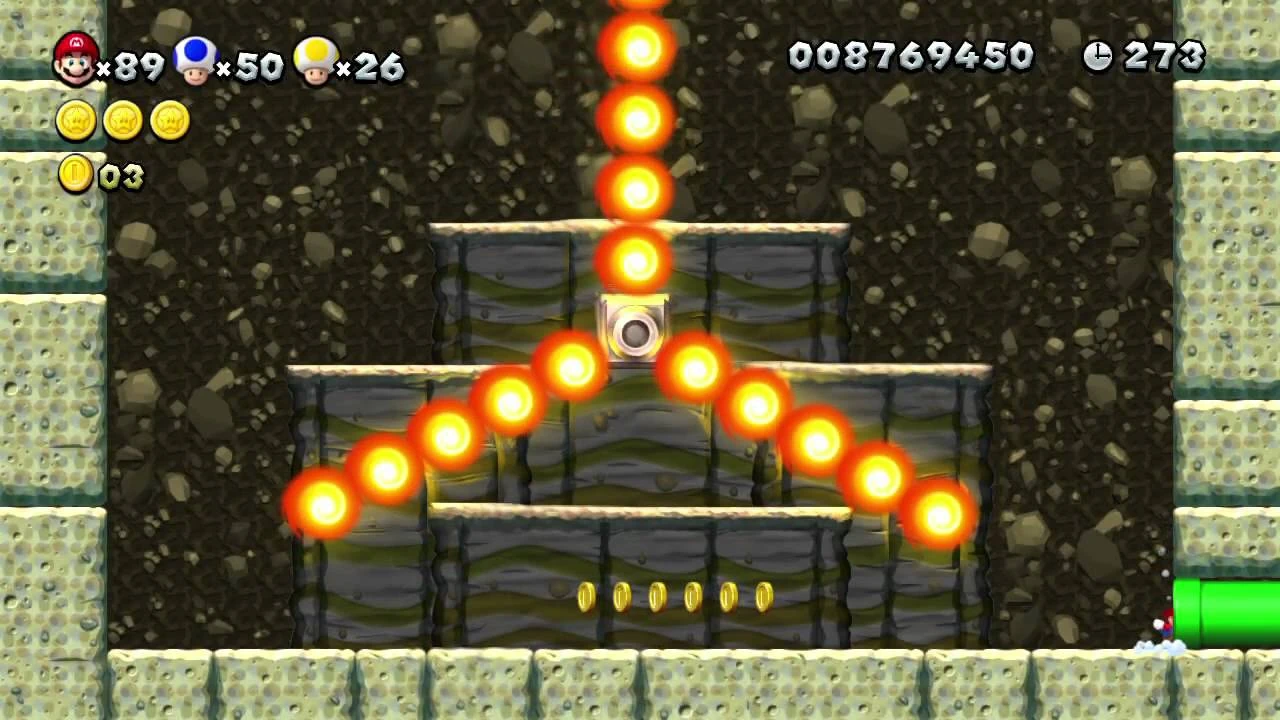This screenshot has width=1280, height=720.
Task: Click the leftmost fireball of the bar
Action: pos(322,505)
